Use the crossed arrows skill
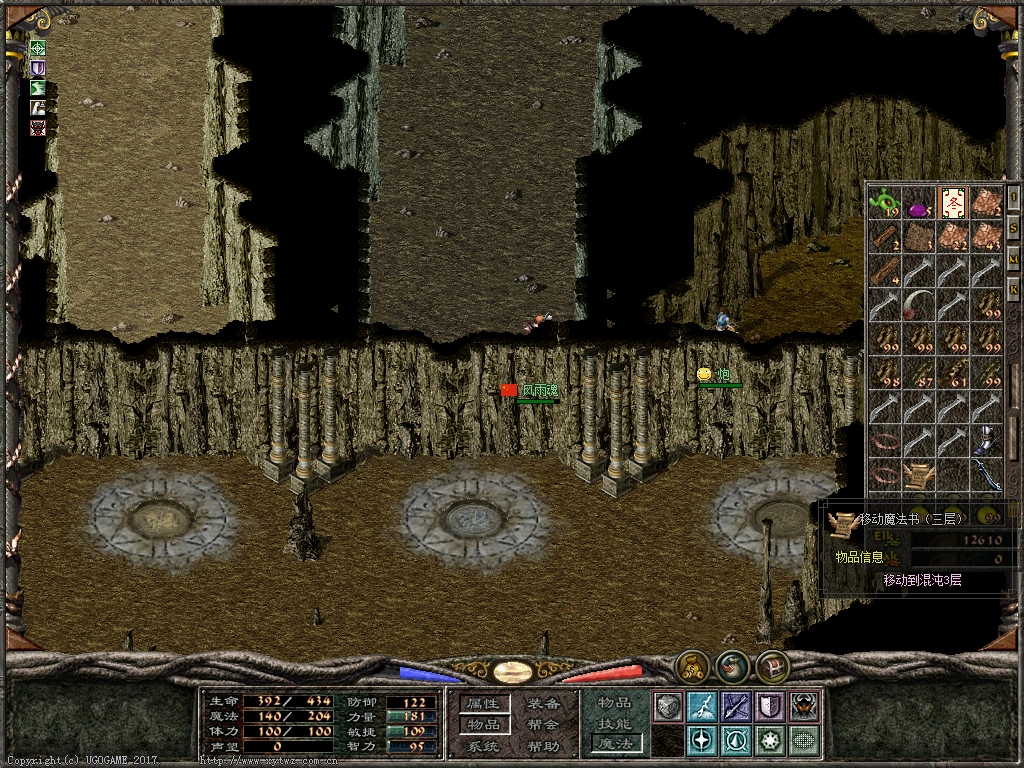 [x=736, y=707]
